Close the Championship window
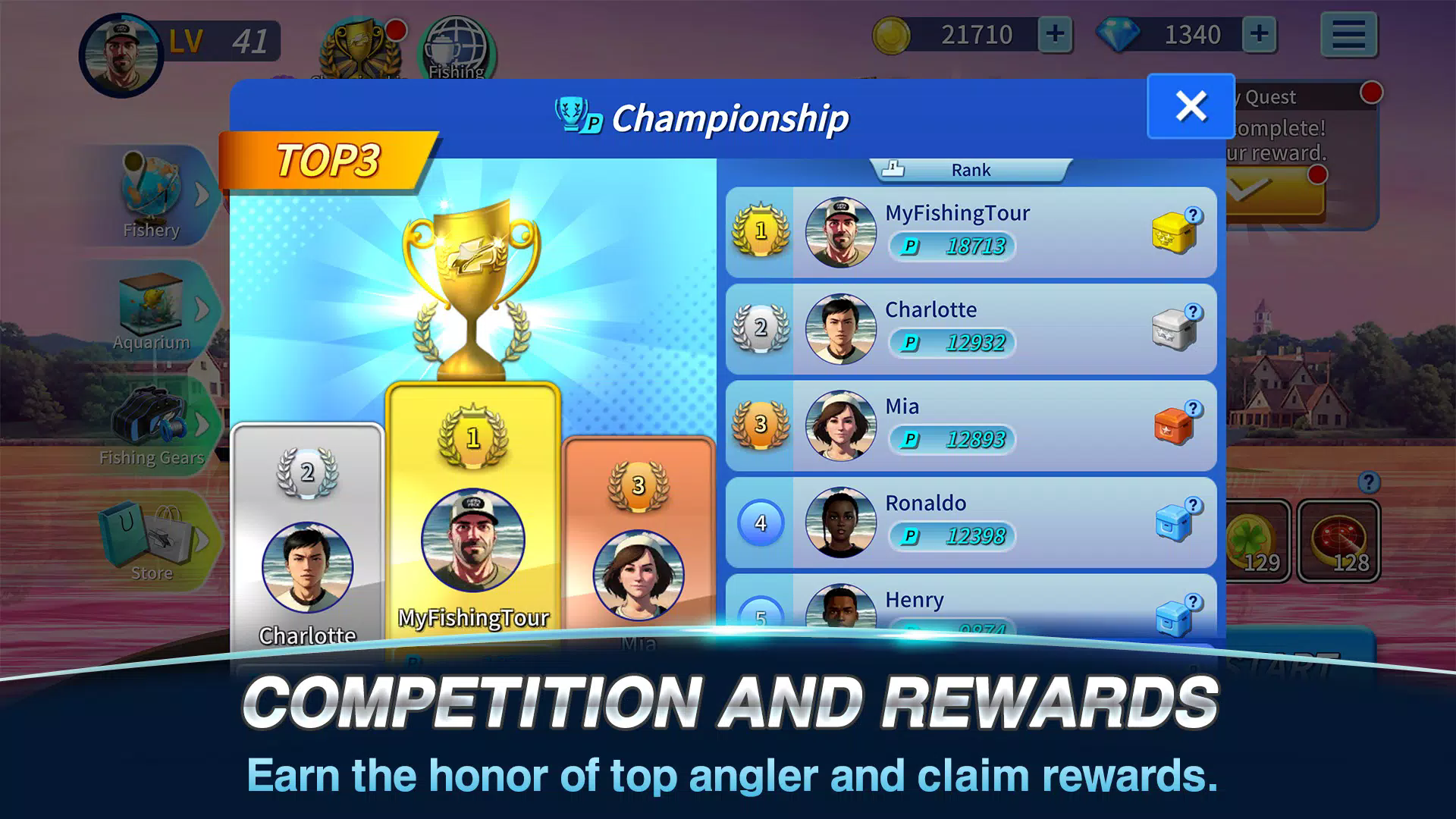This screenshot has height=819, width=1456. (1191, 106)
